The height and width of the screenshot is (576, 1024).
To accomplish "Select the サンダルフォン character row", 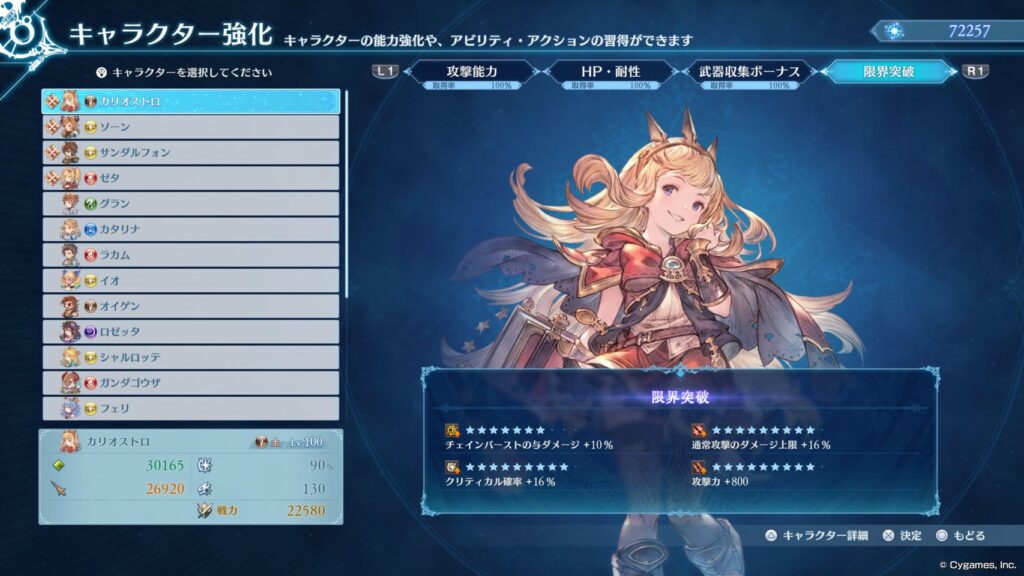I will click(190, 152).
